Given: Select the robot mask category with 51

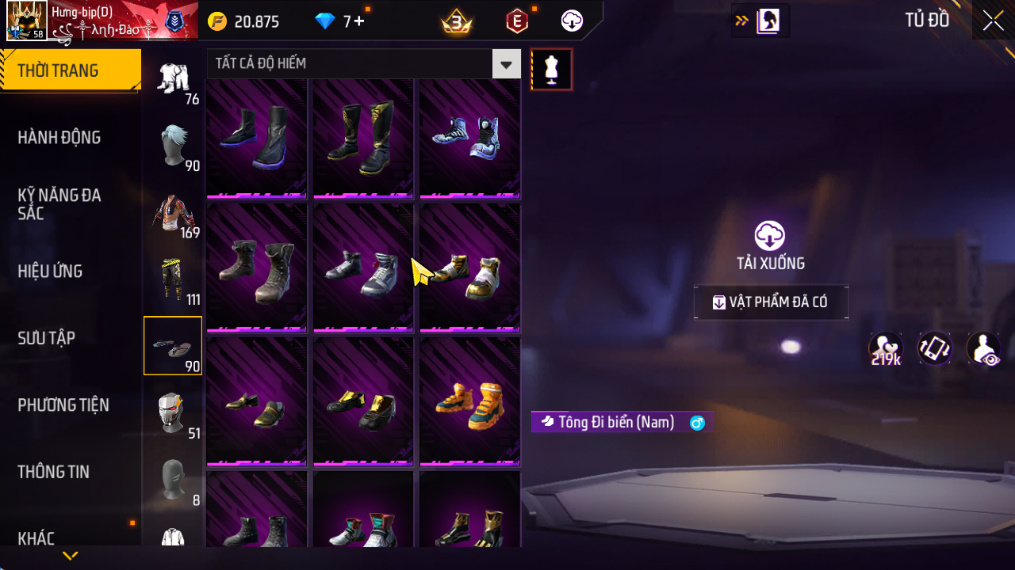Looking at the screenshot, I should click(173, 413).
